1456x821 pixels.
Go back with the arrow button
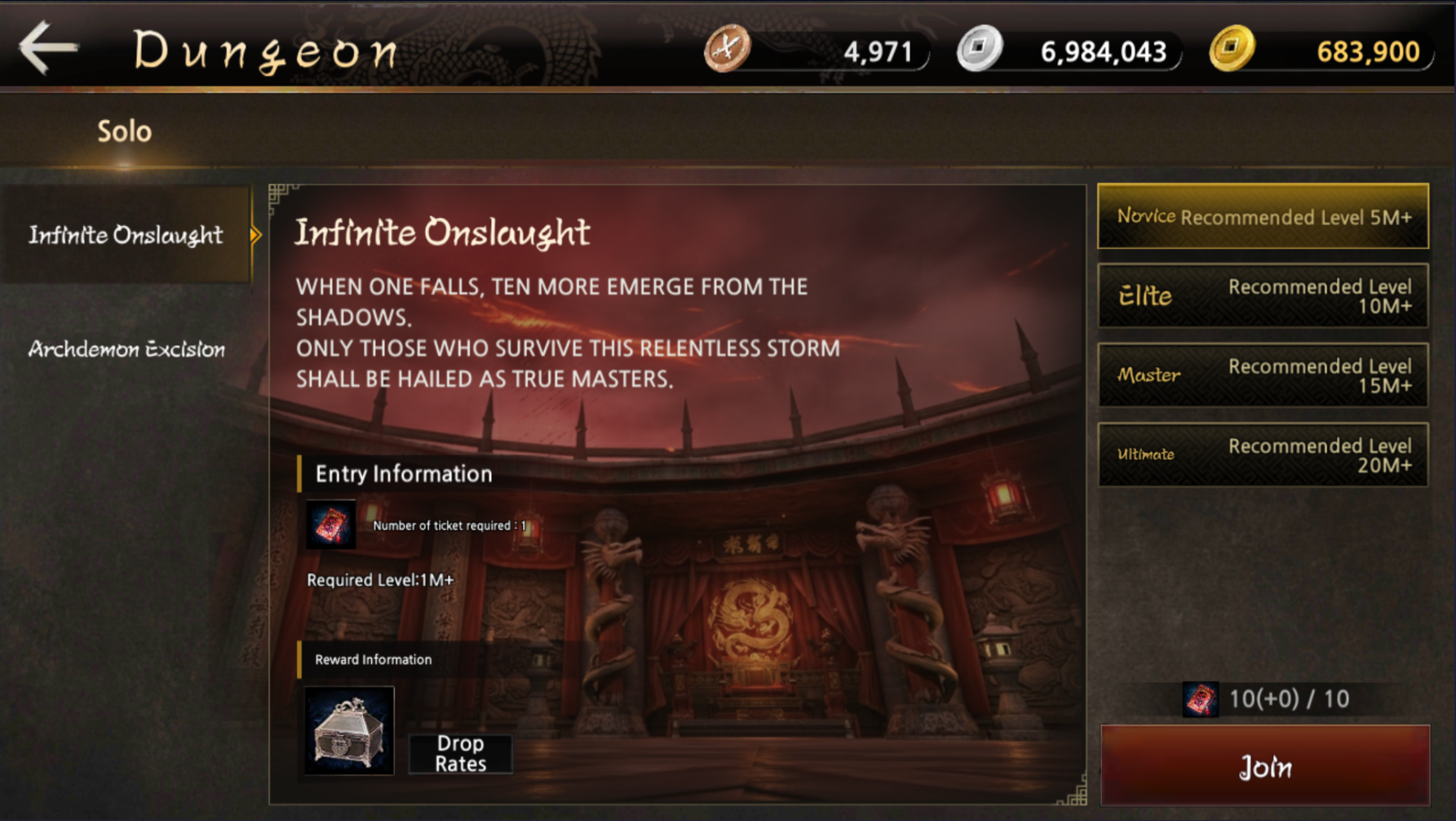point(48,48)
